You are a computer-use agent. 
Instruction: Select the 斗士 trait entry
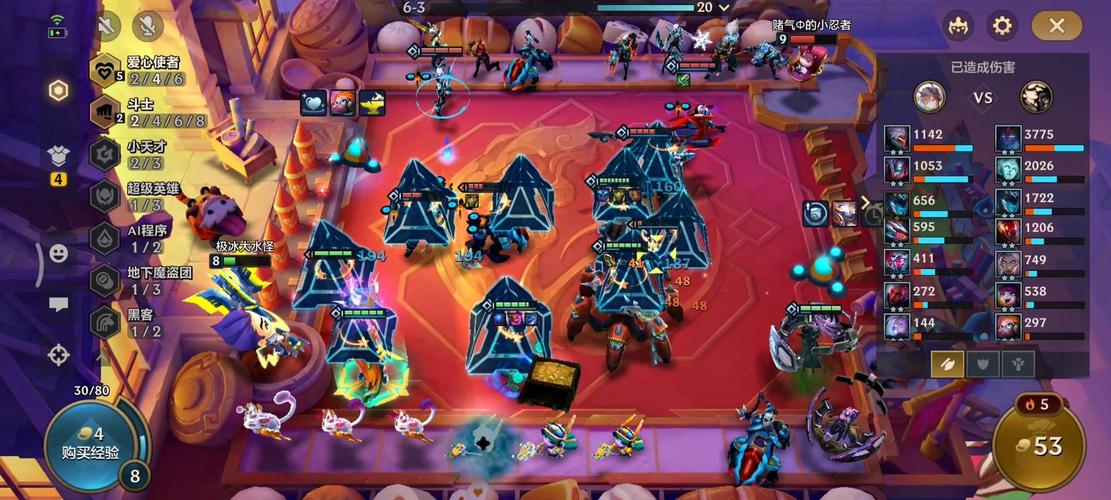tap(138, 112)
